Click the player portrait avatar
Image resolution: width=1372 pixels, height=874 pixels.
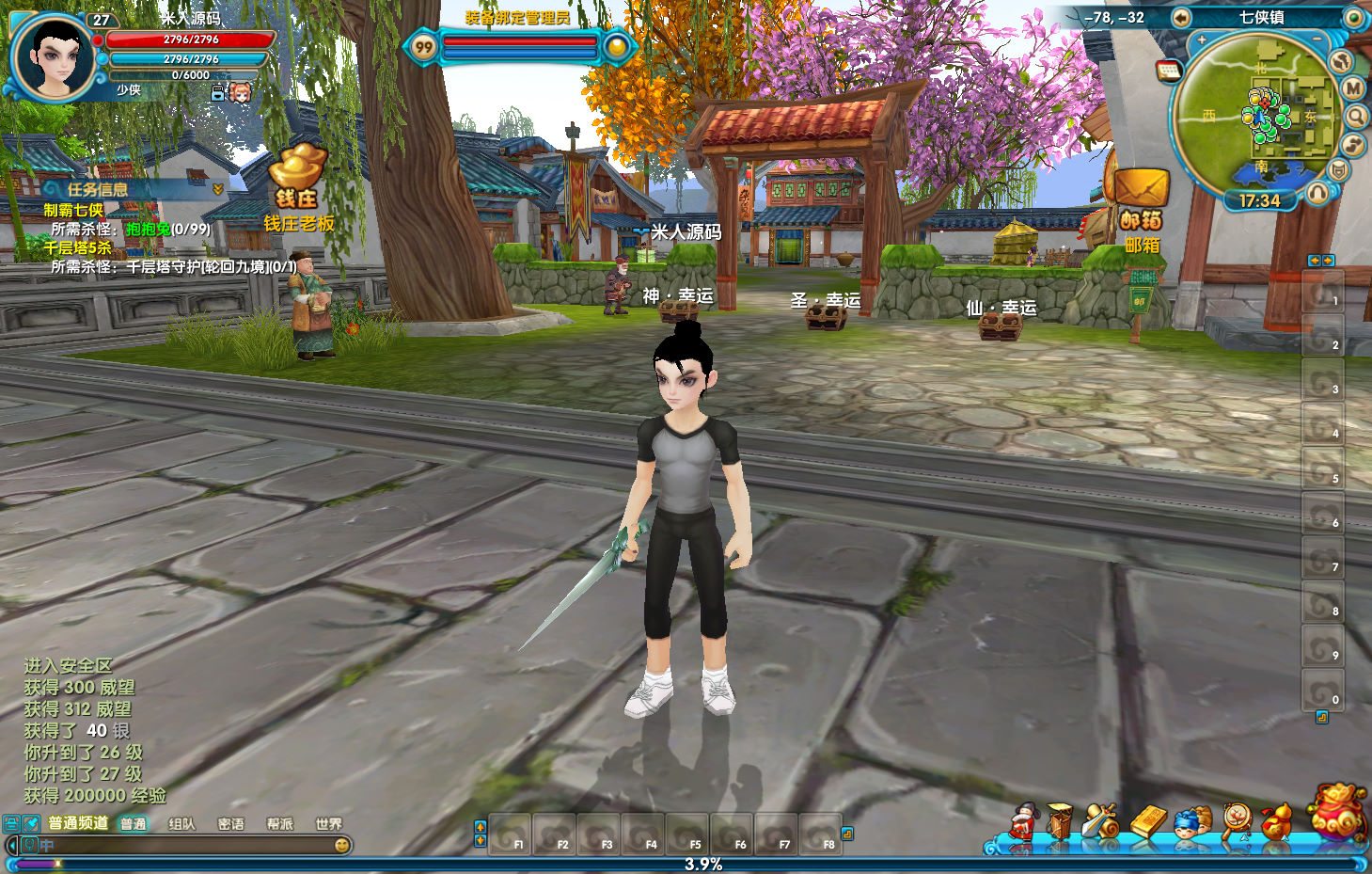tap(54, 56)
